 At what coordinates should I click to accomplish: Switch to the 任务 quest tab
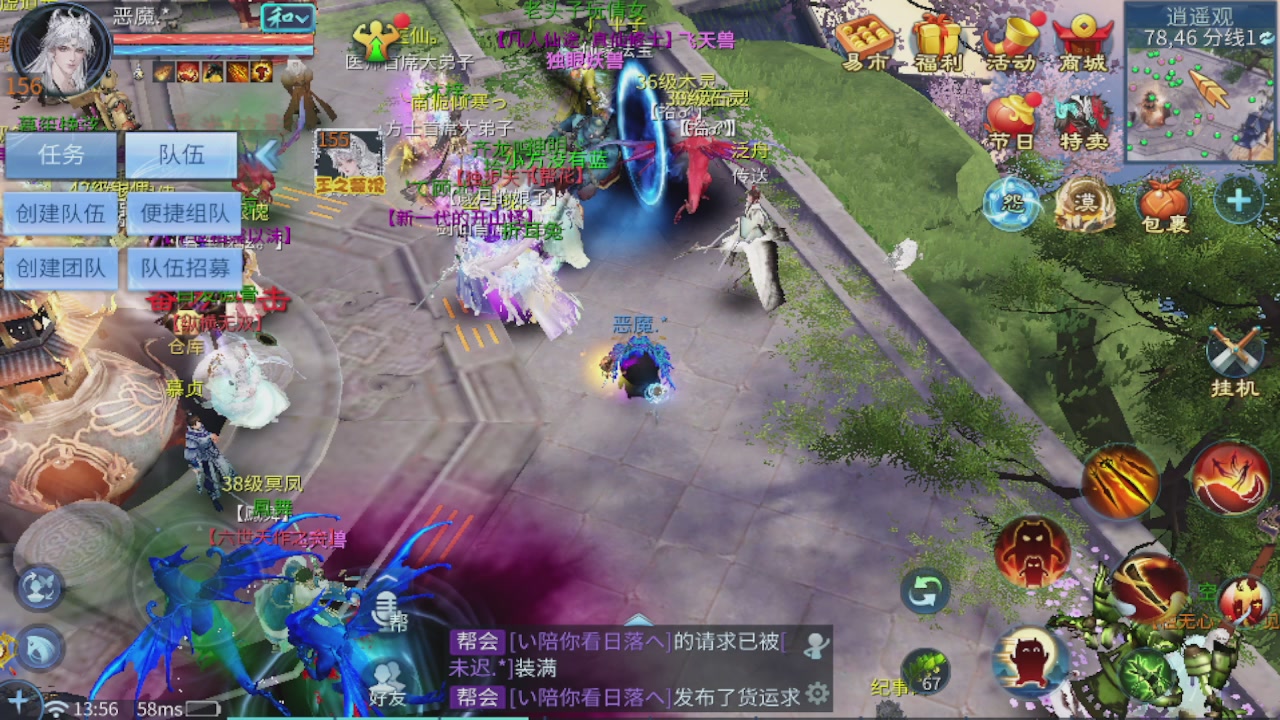point(60,155)
